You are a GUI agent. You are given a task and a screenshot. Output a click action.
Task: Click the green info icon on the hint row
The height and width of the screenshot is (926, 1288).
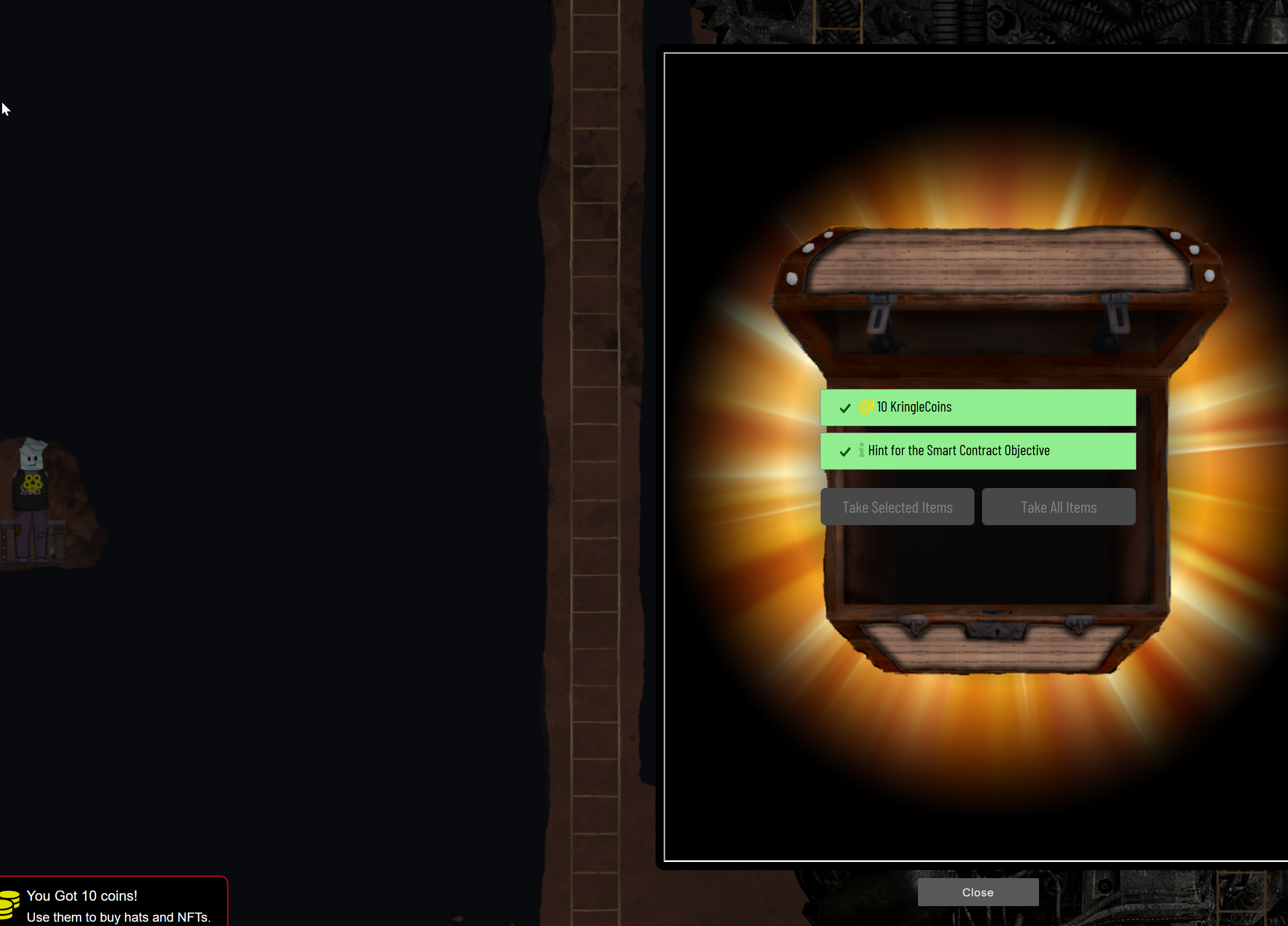pos(864,450)
